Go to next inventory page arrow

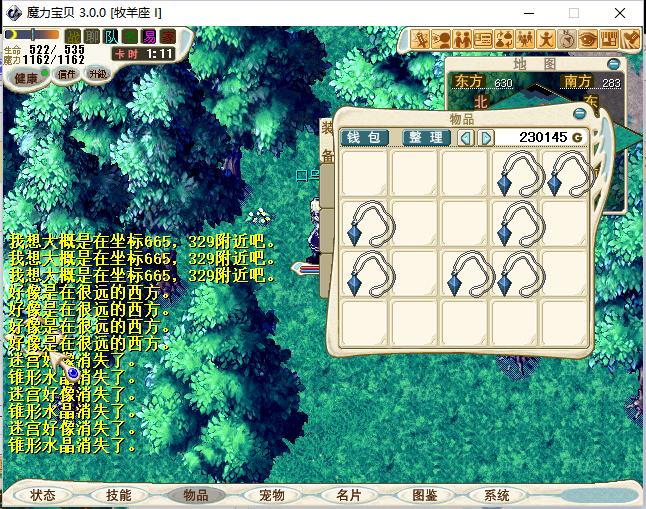[486, 137]
